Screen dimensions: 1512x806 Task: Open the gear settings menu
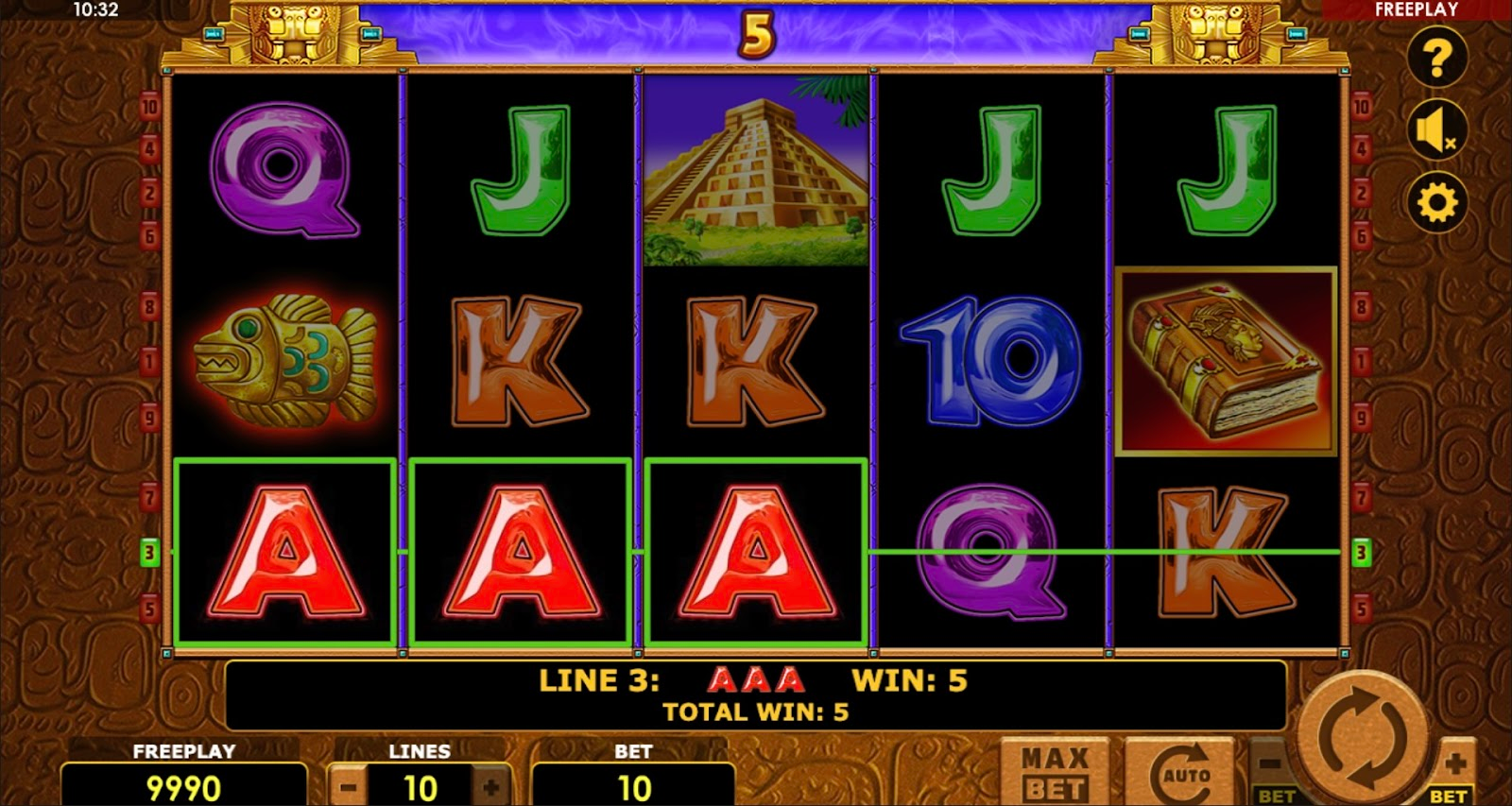(x=1436, y=202)
